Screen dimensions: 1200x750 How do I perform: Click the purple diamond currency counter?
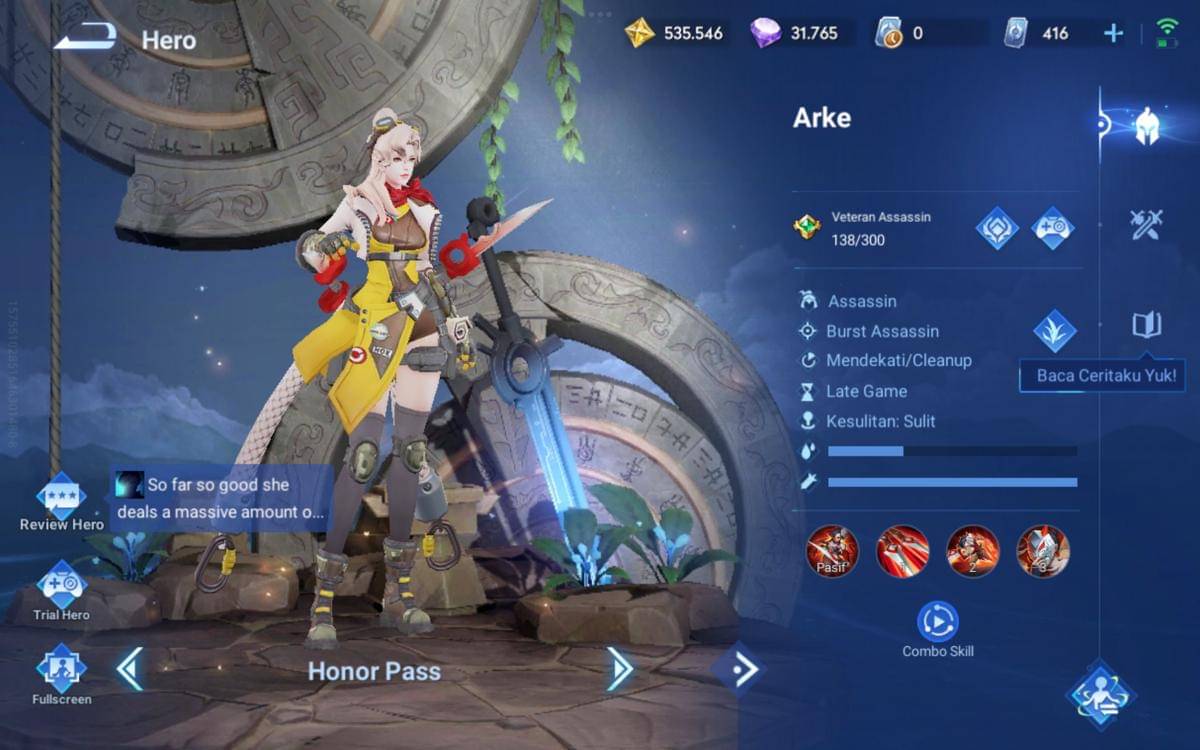pos(795,33)
